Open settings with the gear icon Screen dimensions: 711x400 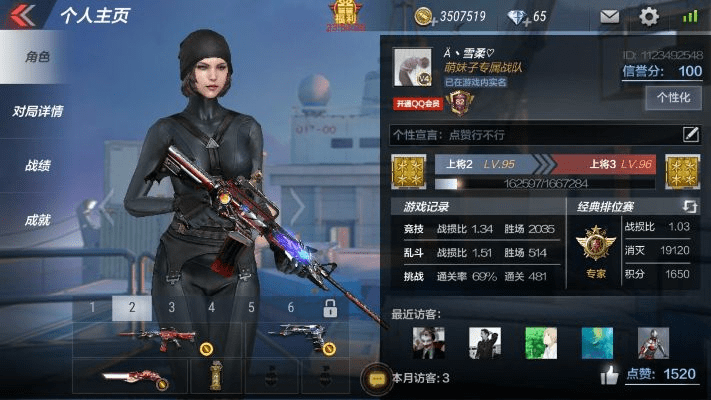(649, 16)
